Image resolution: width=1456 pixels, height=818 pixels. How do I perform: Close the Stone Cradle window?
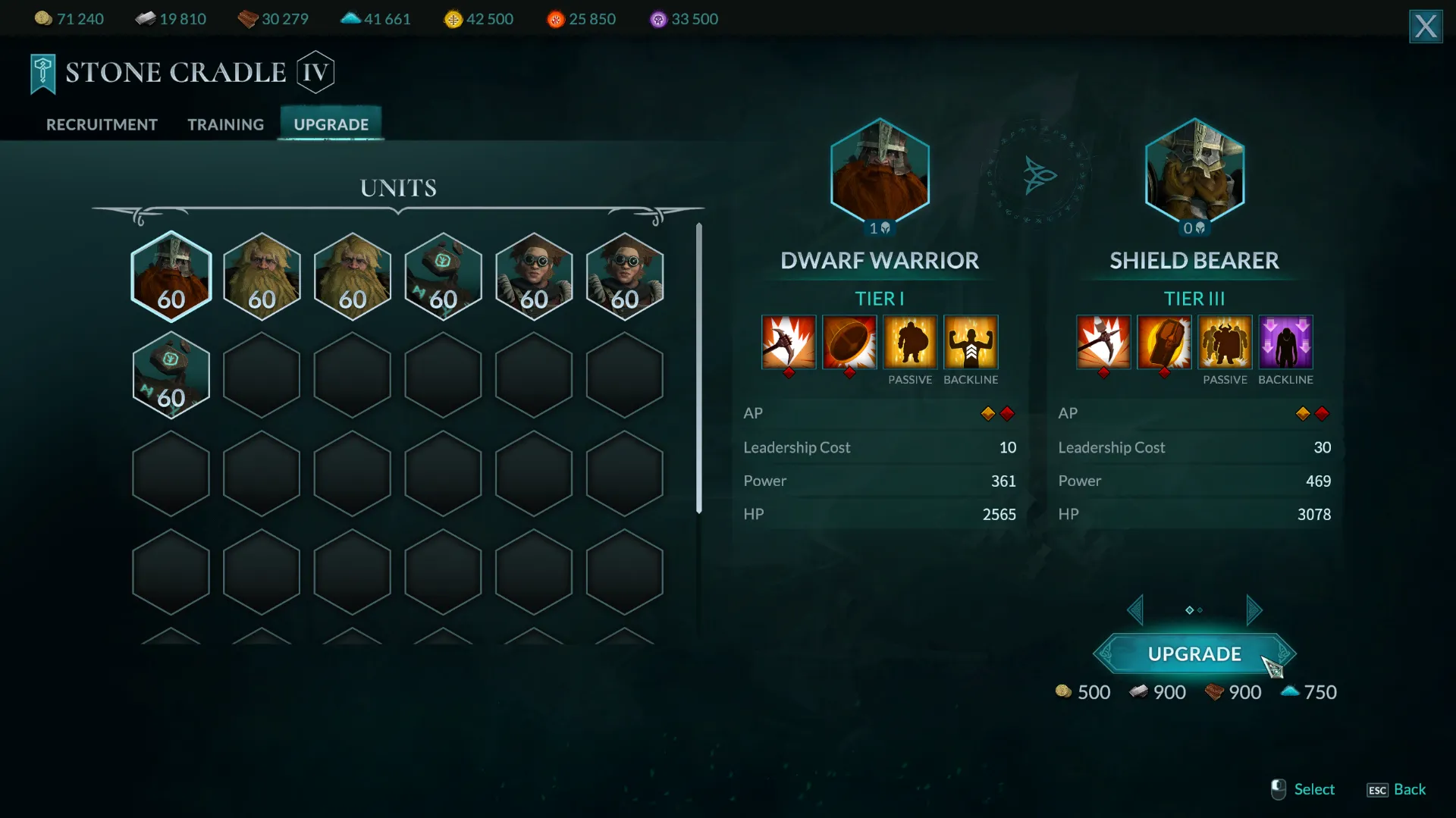tap(1425, 27)
